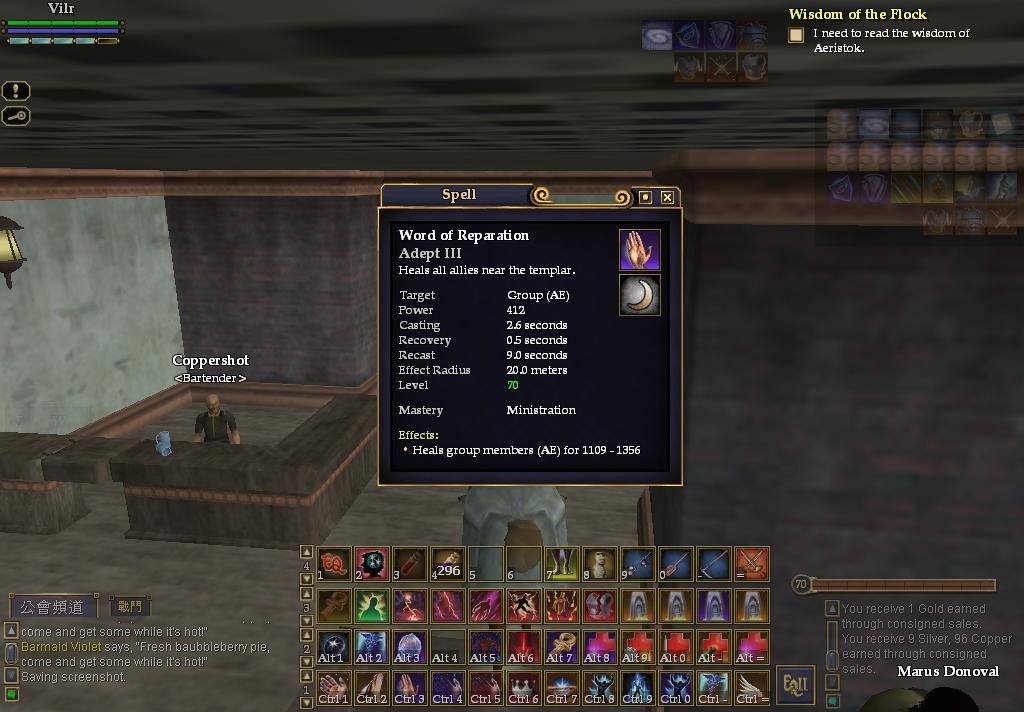Use the hotbar item with 296 count
The image size is (1024, 712).
click(x=448, y=564)
